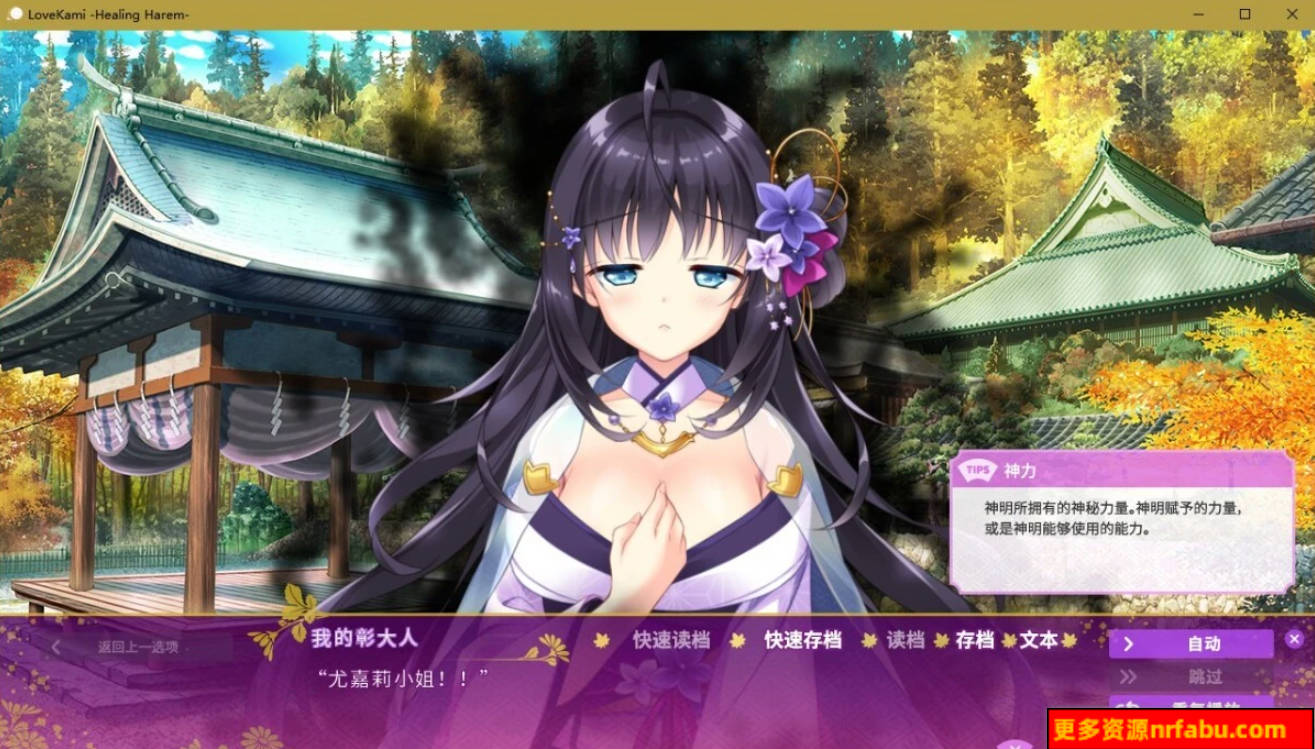The width and height of the screenshot is (1315, 749).
Task: Select the 快速存档 quick save function
Action: [802, 642]
